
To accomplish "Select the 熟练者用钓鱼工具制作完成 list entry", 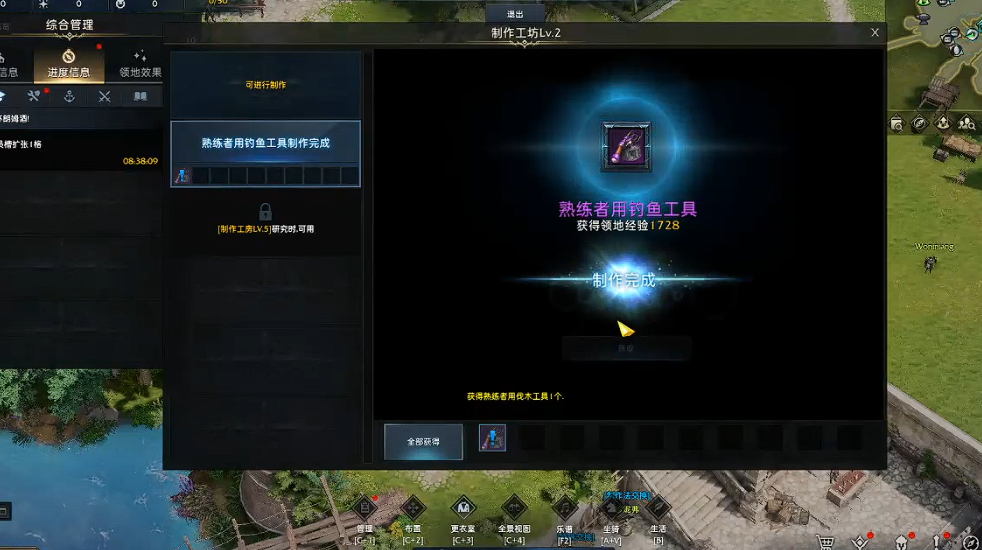I will [x=265, y=143].
